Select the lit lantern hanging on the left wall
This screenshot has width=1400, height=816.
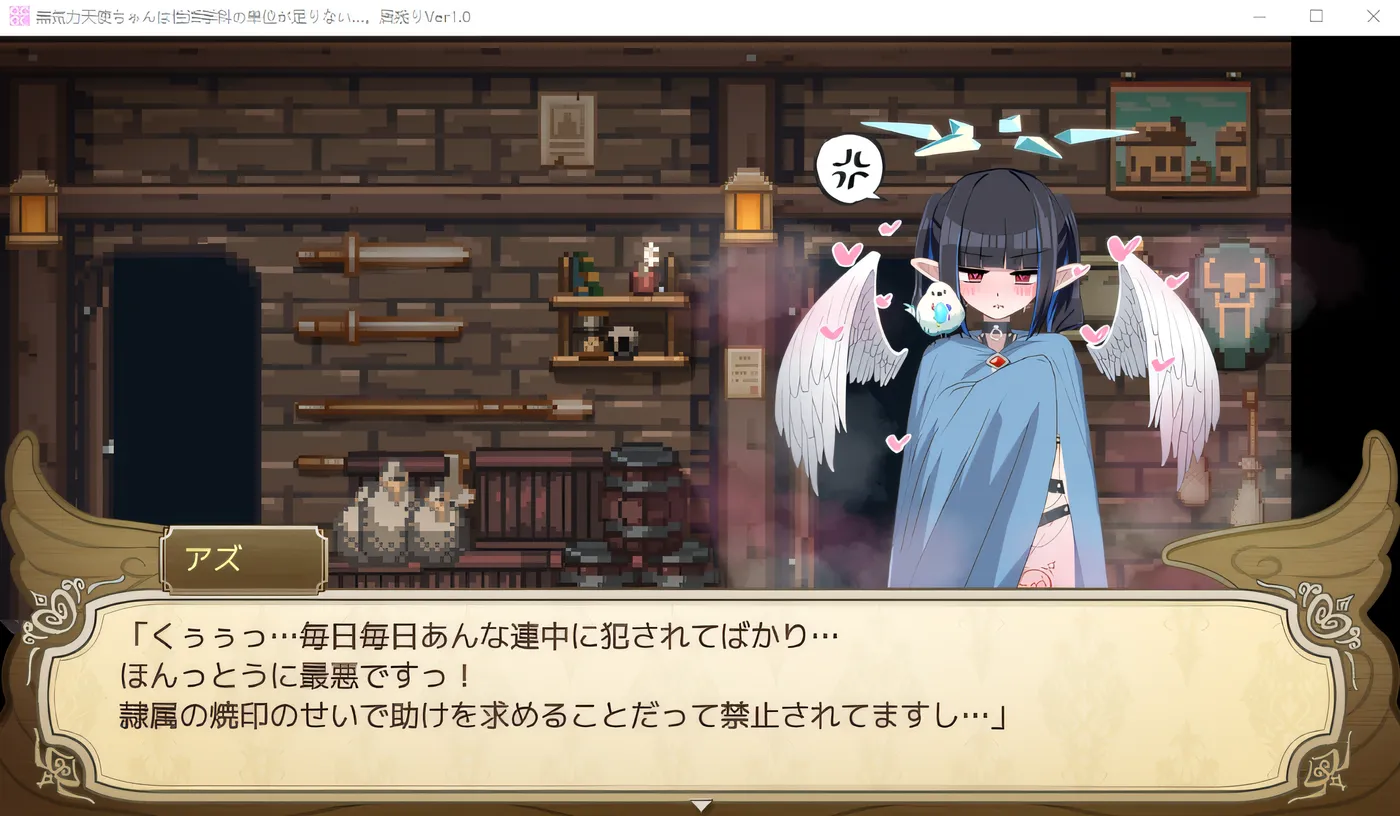pyautogui.click(x=35, y=210)
